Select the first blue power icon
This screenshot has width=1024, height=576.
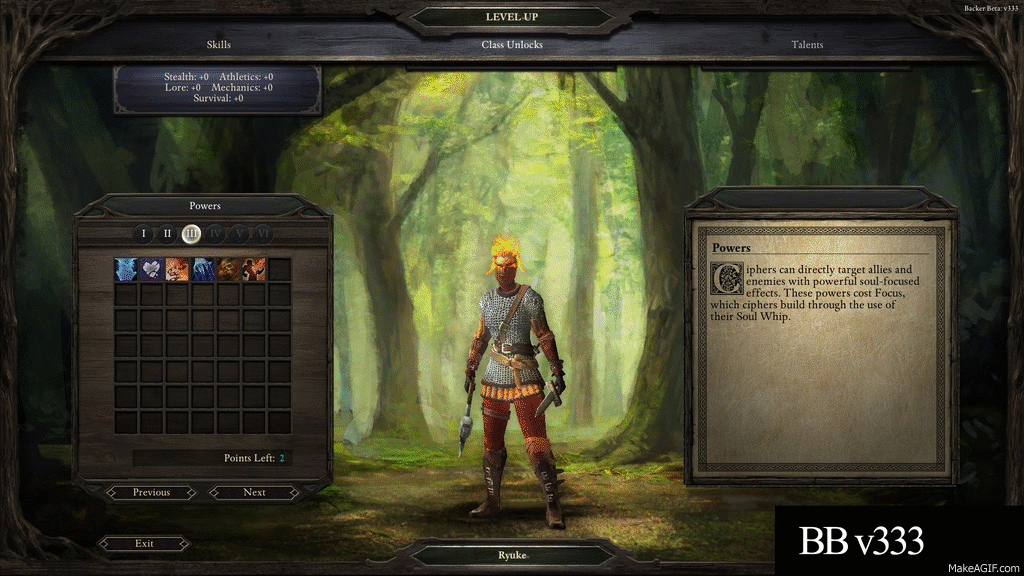tap(126, 269)
